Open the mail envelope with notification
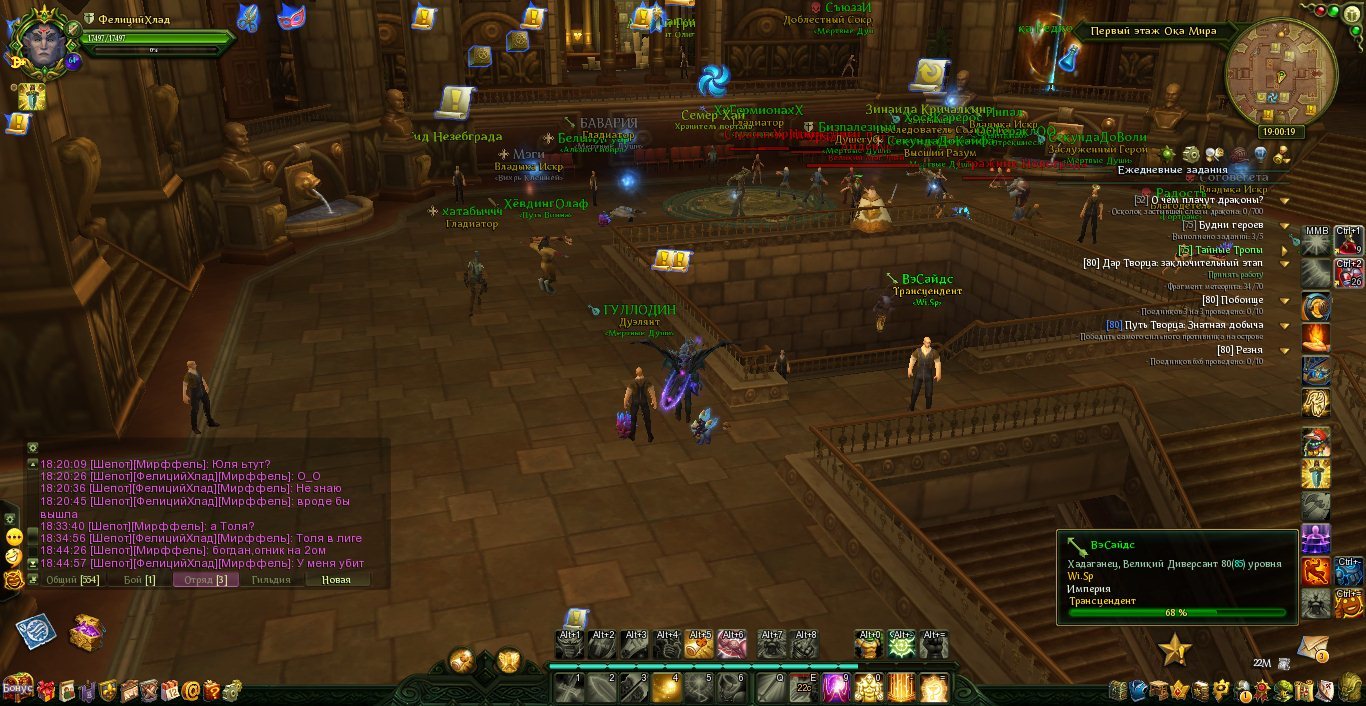 pos(1313,647)
